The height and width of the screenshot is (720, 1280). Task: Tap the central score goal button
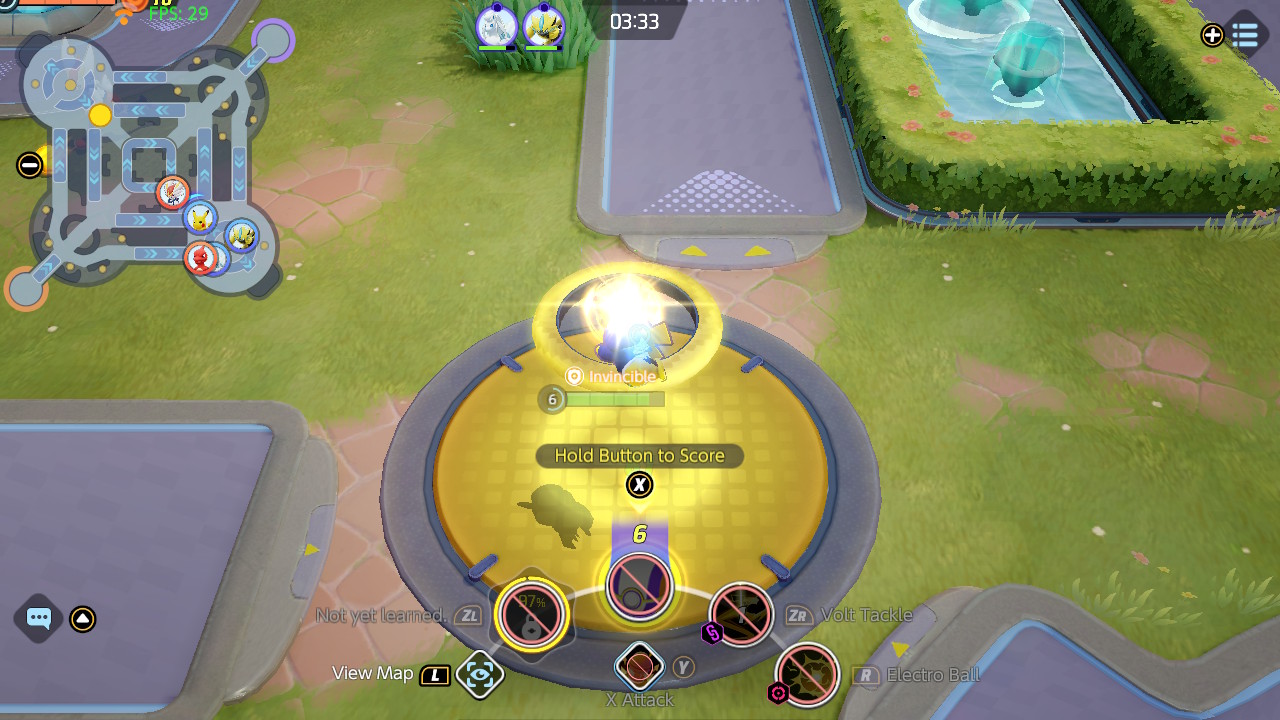[639, 585]
